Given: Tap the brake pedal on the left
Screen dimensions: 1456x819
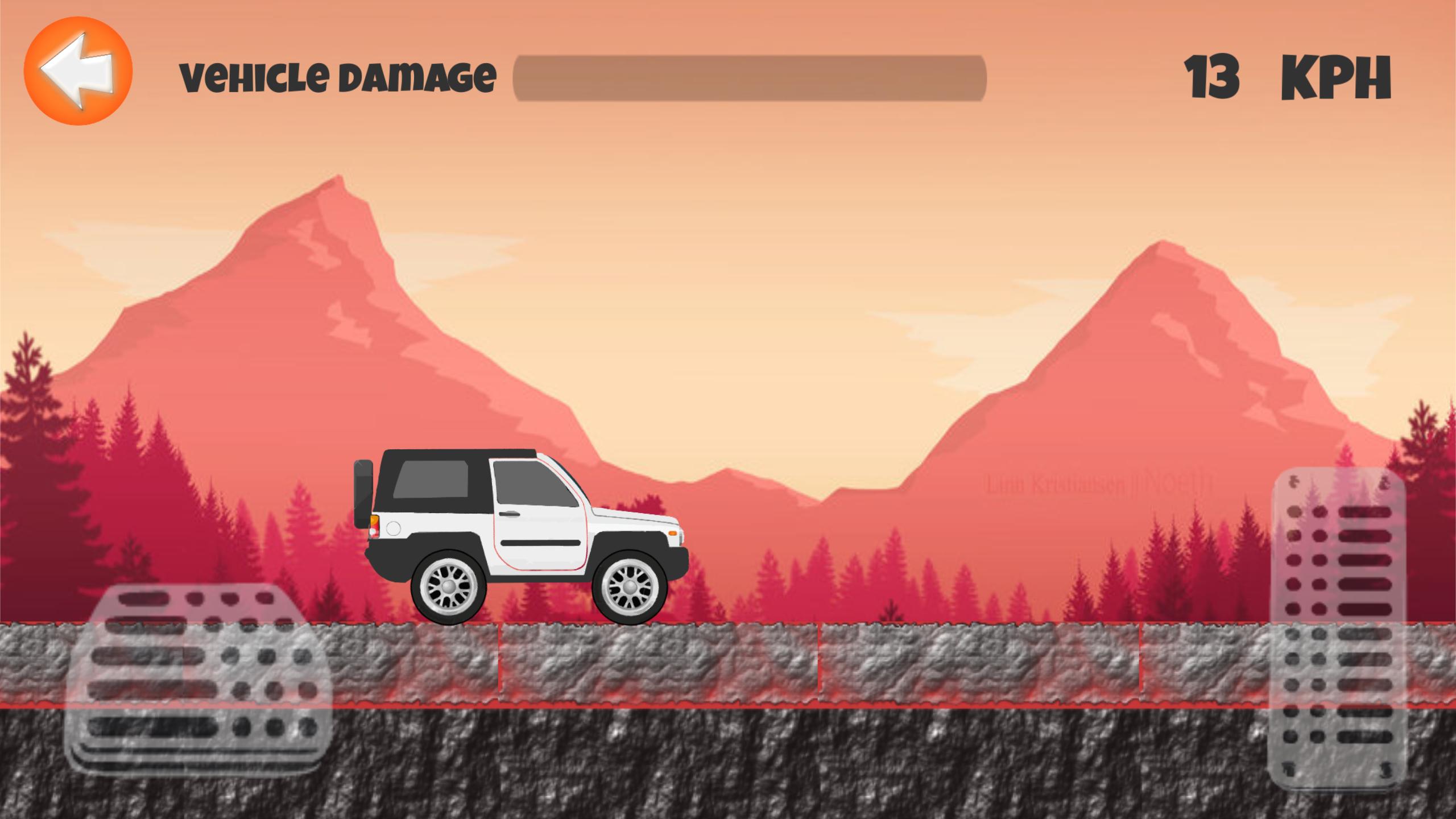Looking at the screenshot, I should pos(199,677).
